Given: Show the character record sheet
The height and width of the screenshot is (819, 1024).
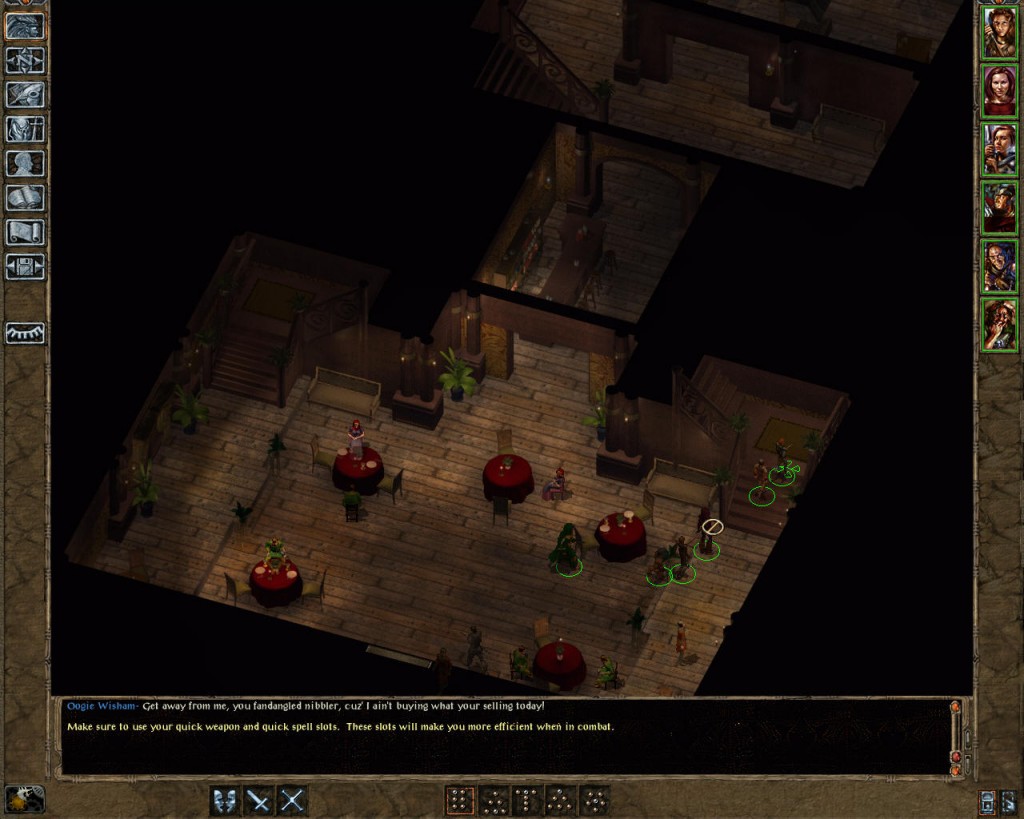Looking at the screenshot, I should tap(25, 163).
